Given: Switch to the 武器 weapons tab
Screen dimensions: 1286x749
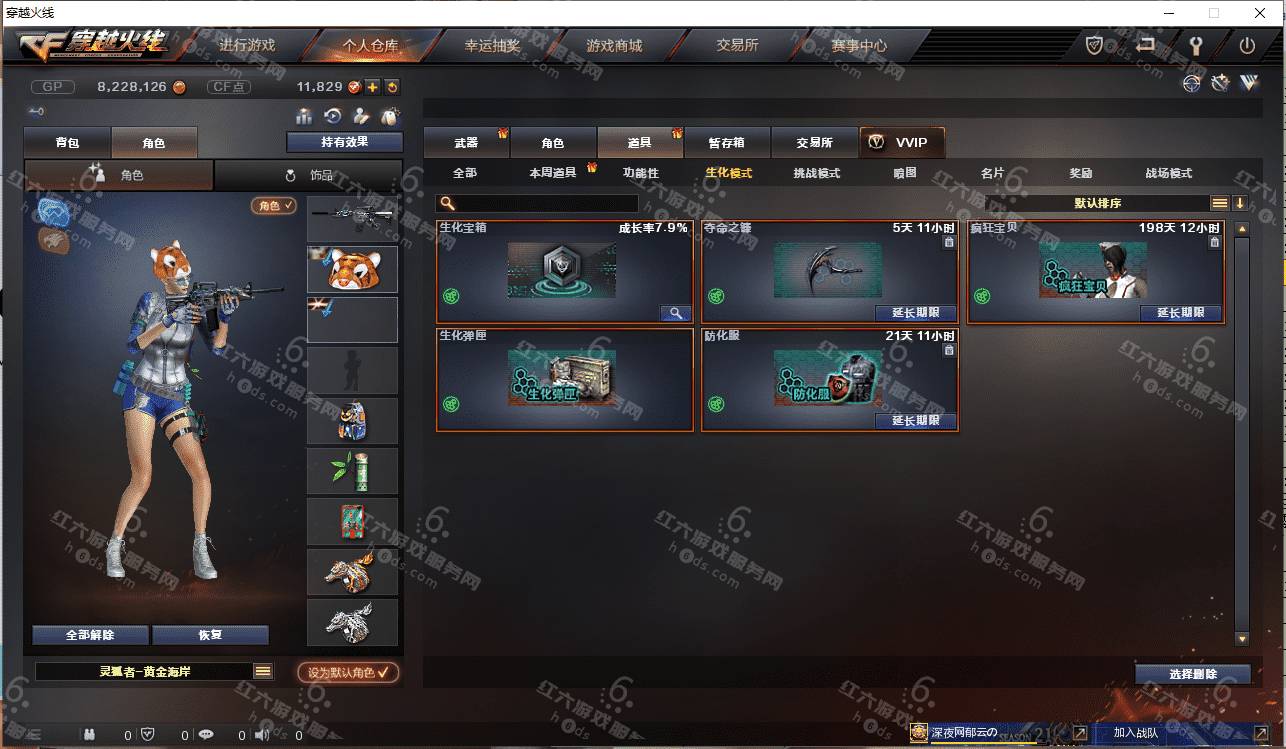Looking at the screenshot, I should click(x=466, y=143).
